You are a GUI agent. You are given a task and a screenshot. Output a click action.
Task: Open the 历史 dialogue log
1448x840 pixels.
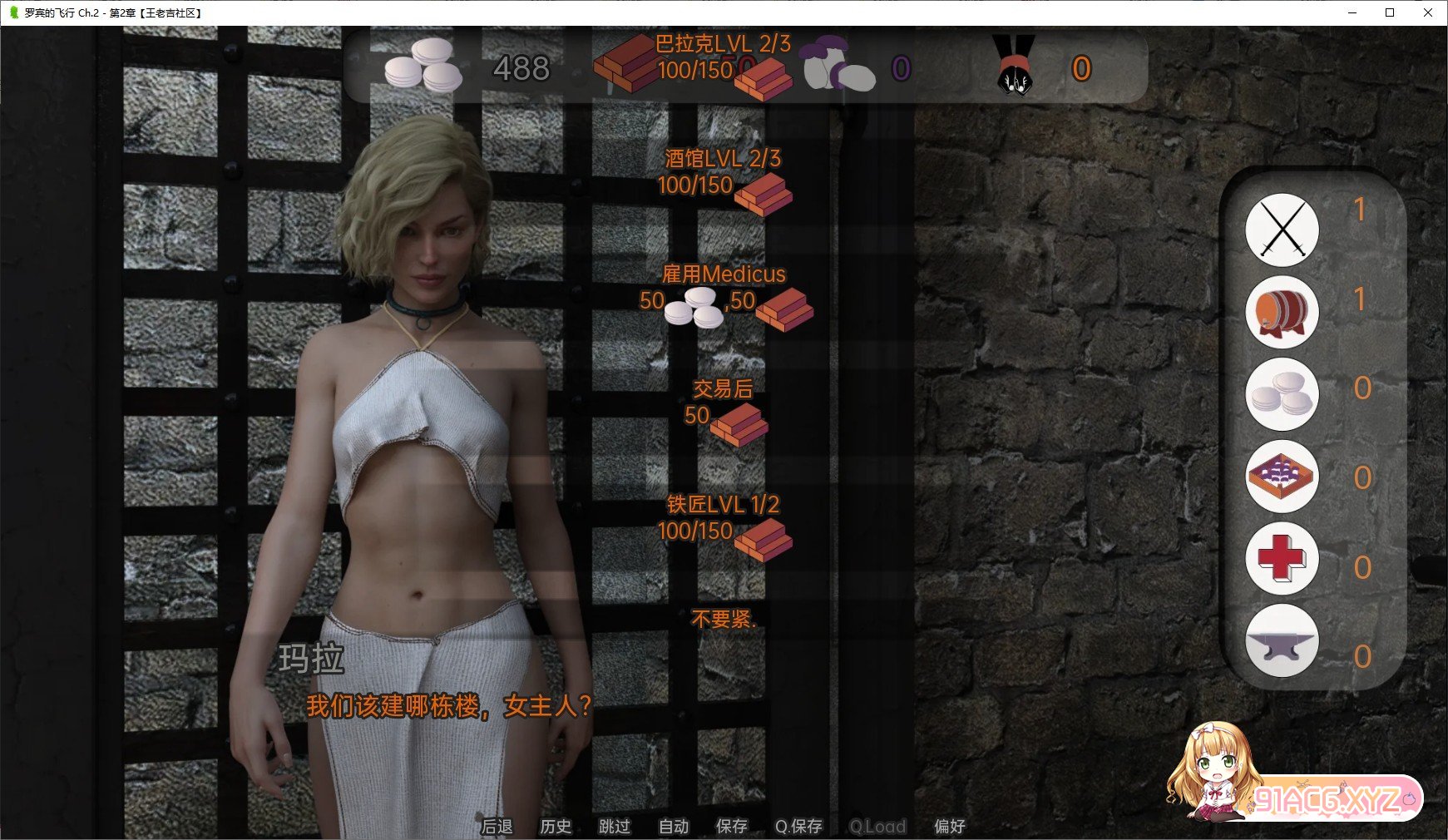[x=556, y=826]
